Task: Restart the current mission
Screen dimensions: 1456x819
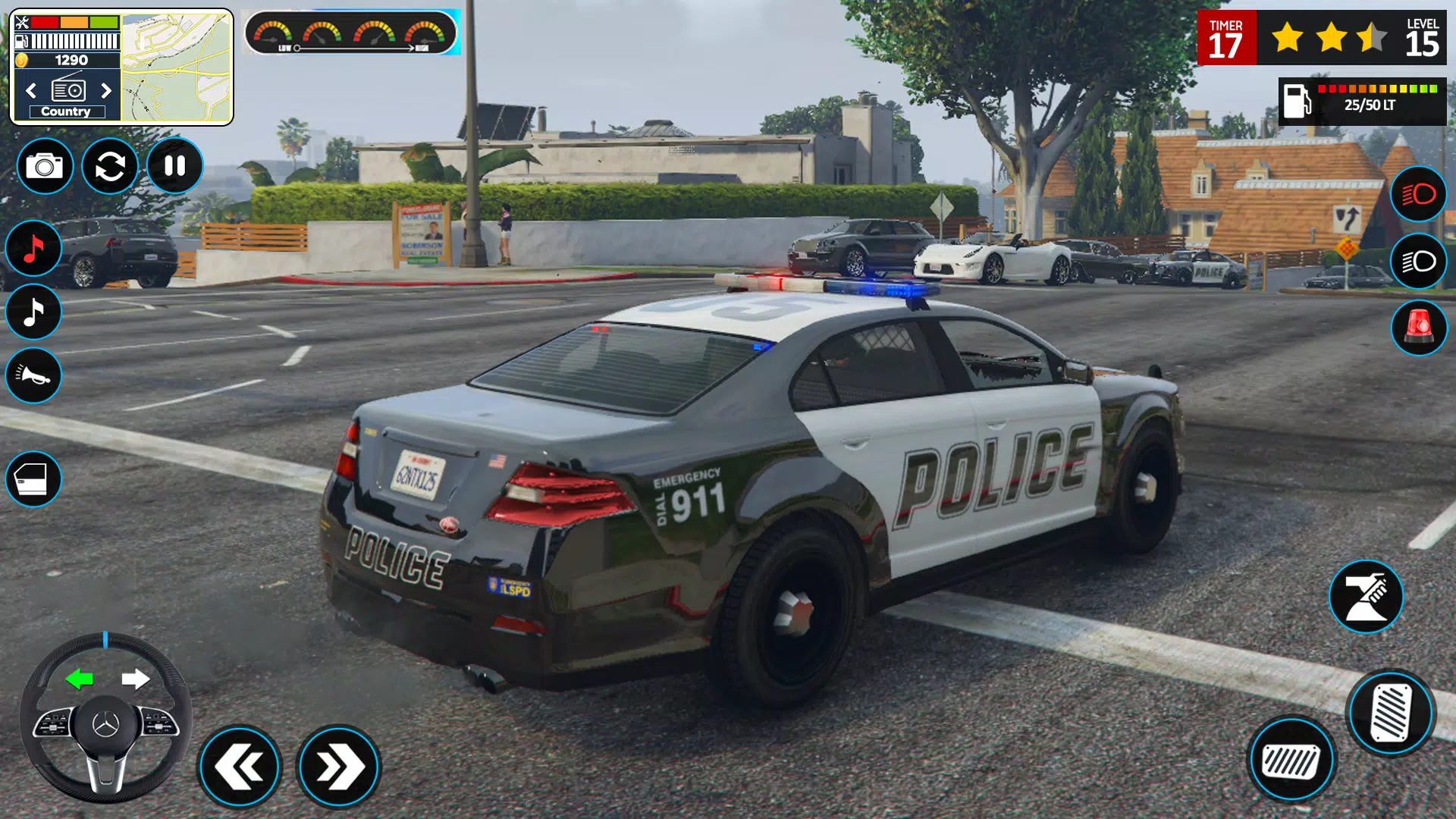Action: pyautogui.click(x=108, y=166)
